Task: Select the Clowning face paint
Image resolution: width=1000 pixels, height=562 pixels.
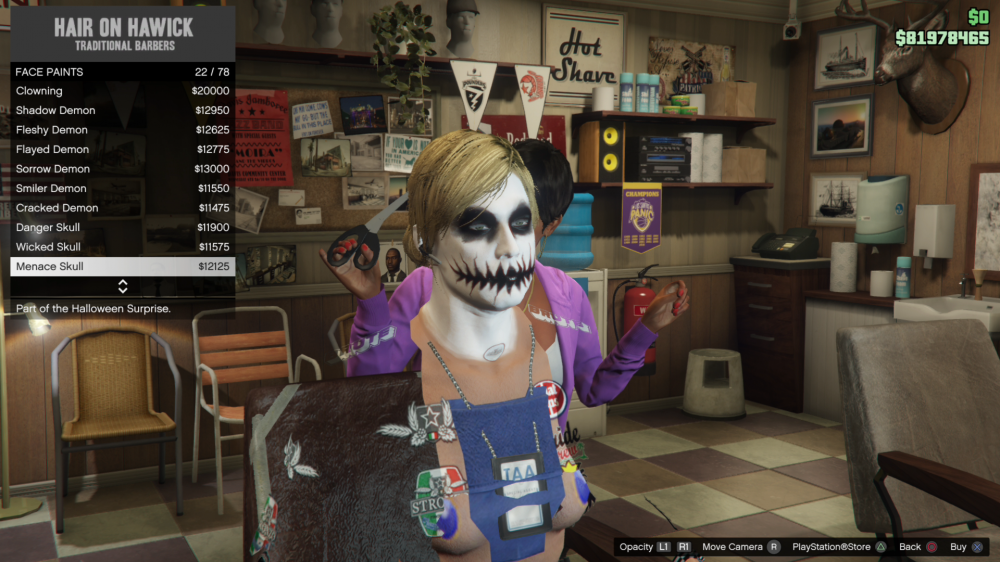Action: tap(122, 91)
